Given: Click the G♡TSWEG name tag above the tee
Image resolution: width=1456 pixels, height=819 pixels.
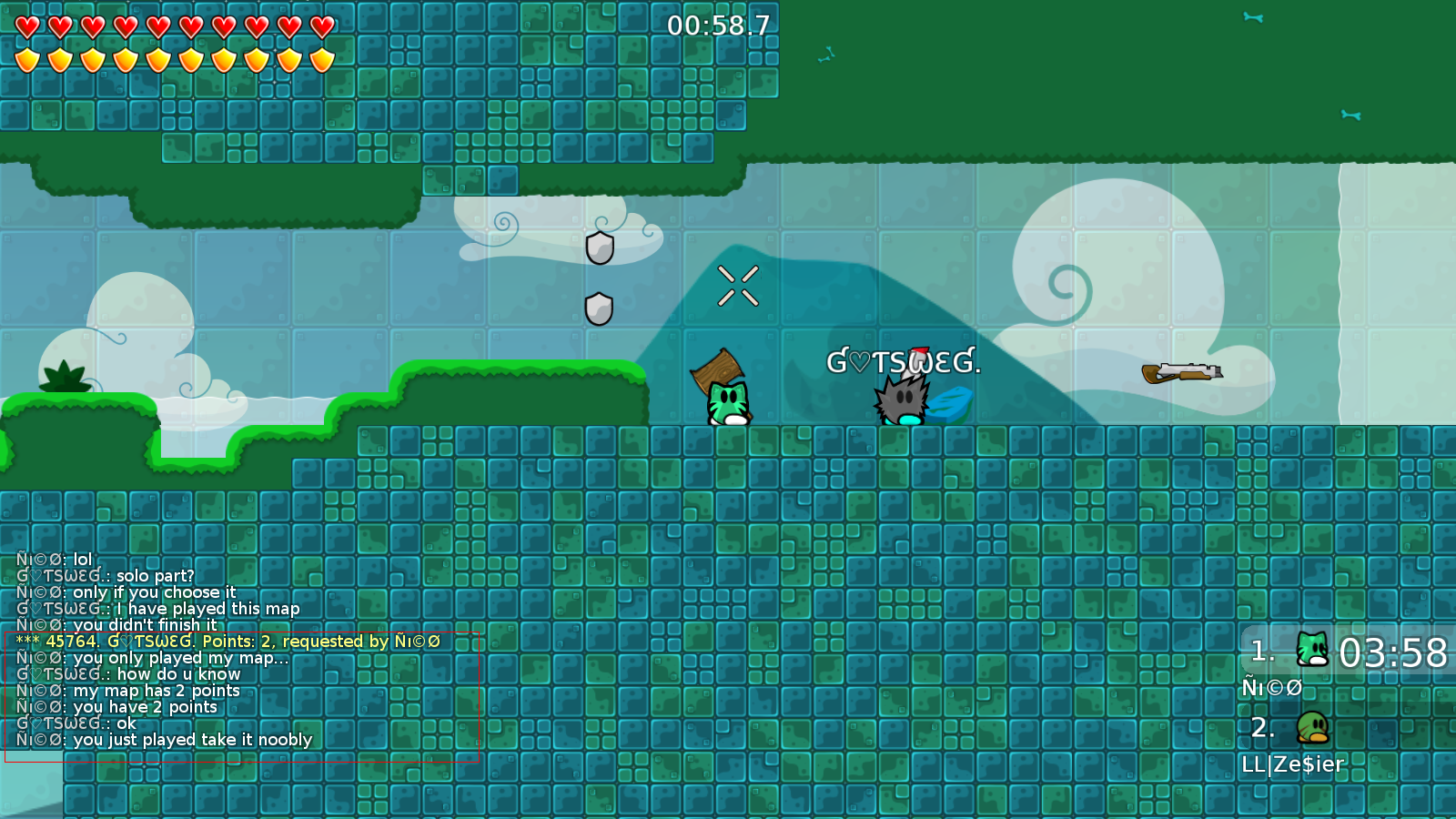Looking at the screenshot, I should point(904,361).
